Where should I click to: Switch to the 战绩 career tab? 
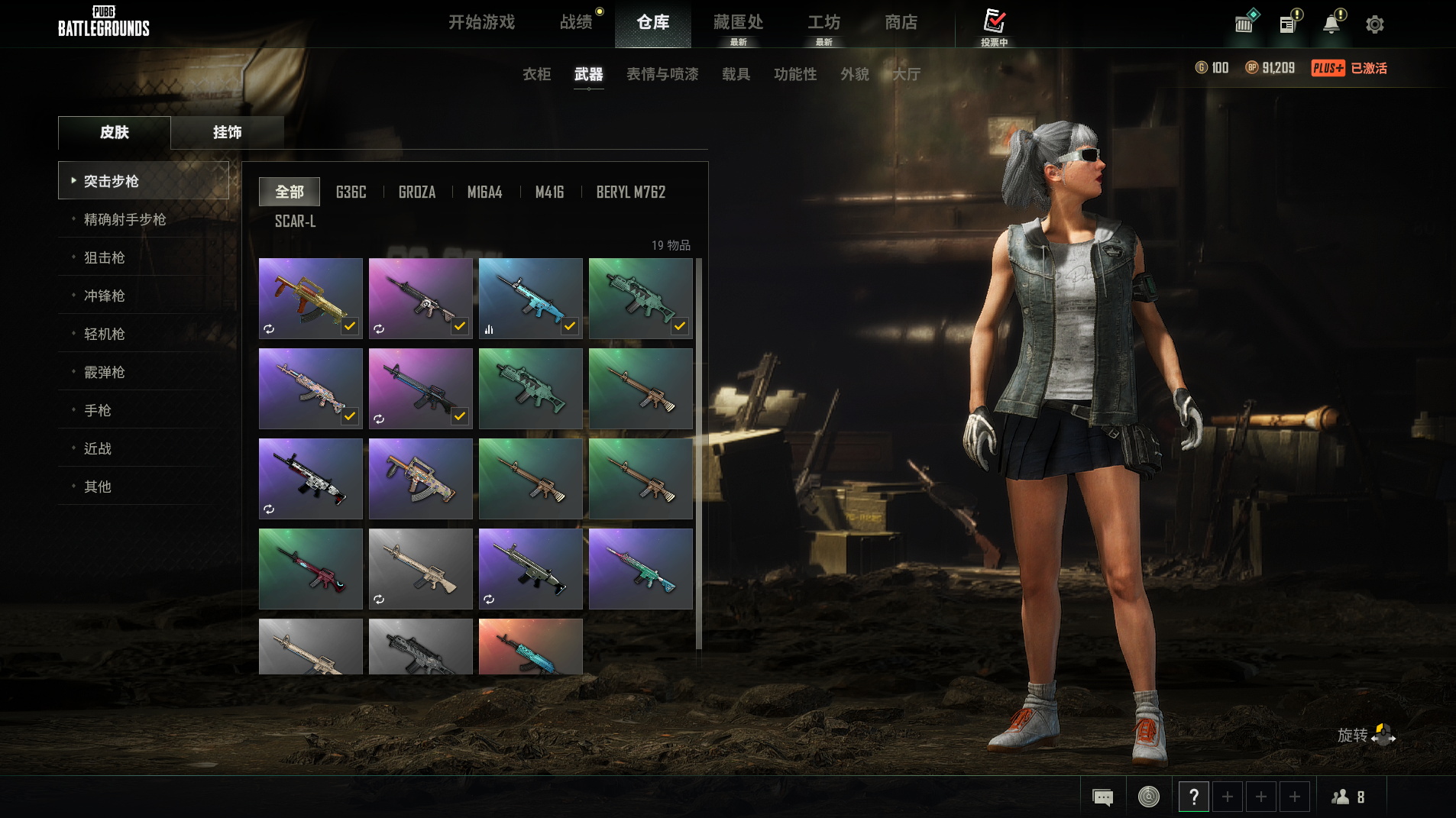click(x=576, y=22)
